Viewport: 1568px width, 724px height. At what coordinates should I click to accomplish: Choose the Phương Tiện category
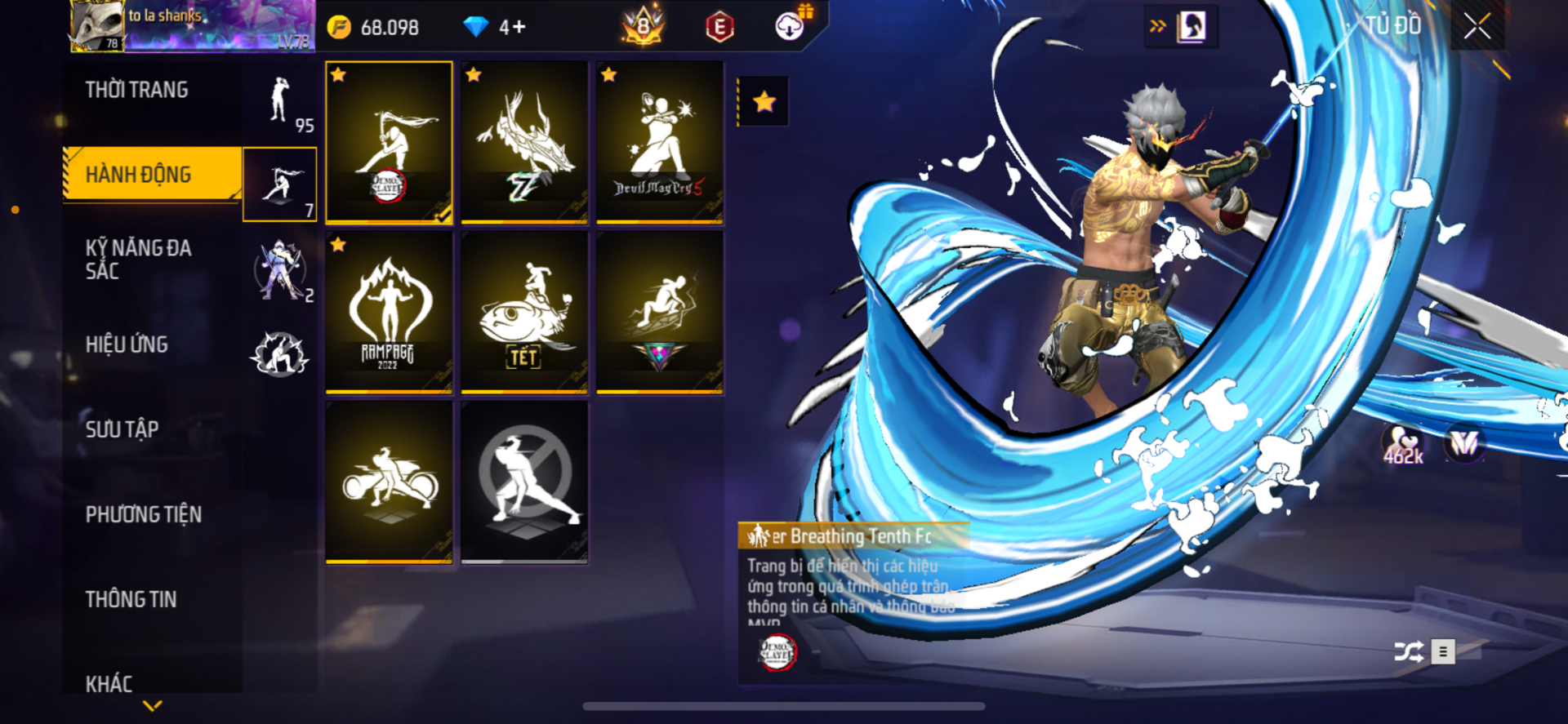[144, 514]
